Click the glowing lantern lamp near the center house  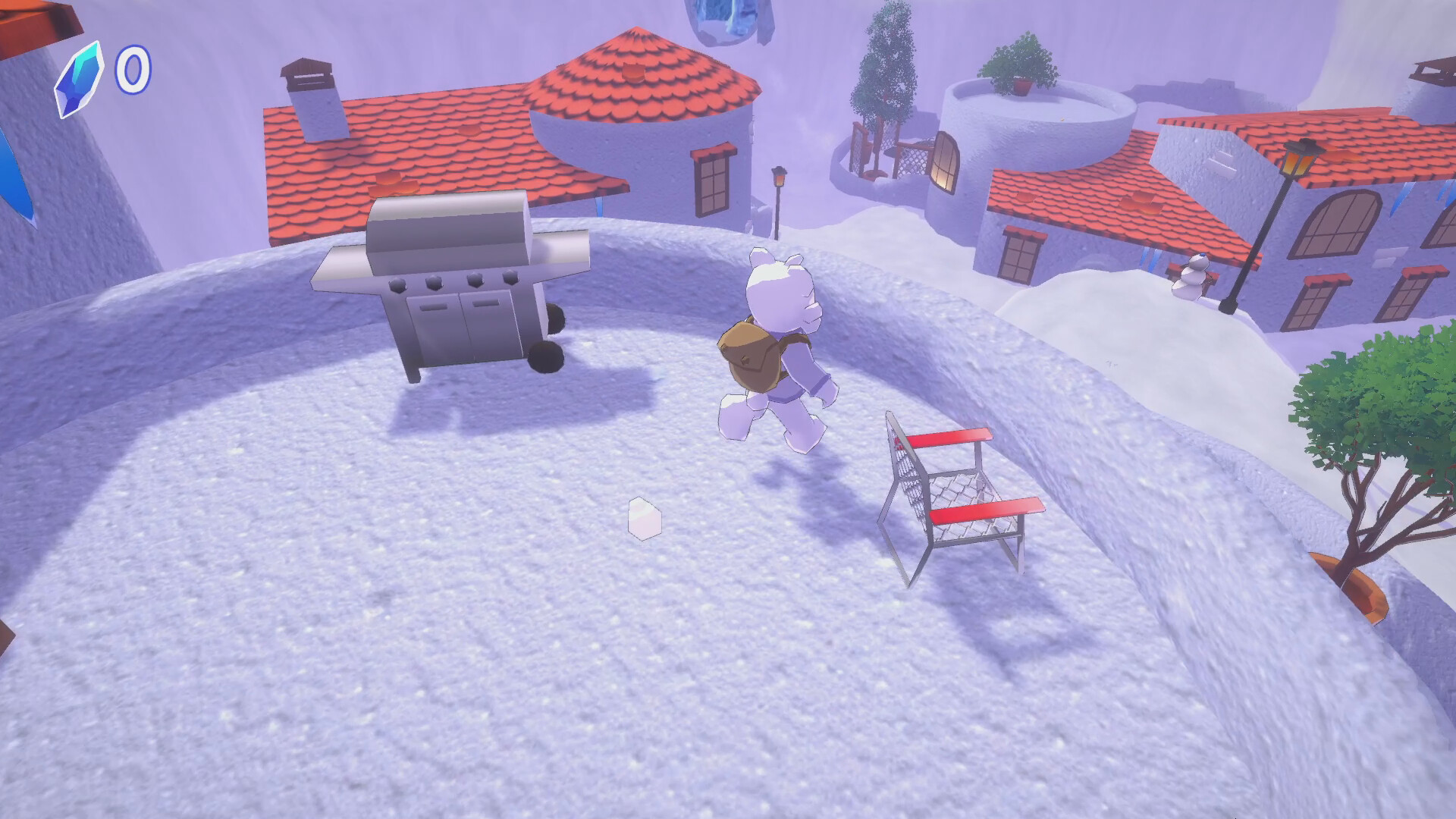point(779,178)
